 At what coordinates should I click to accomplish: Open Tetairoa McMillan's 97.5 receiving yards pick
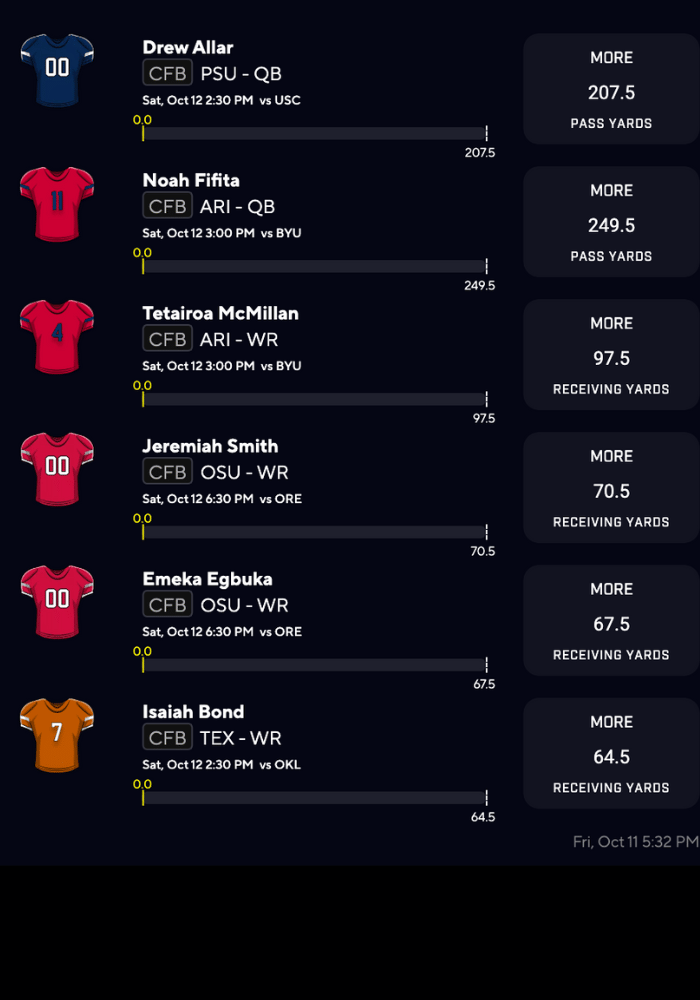pos(611,356)
